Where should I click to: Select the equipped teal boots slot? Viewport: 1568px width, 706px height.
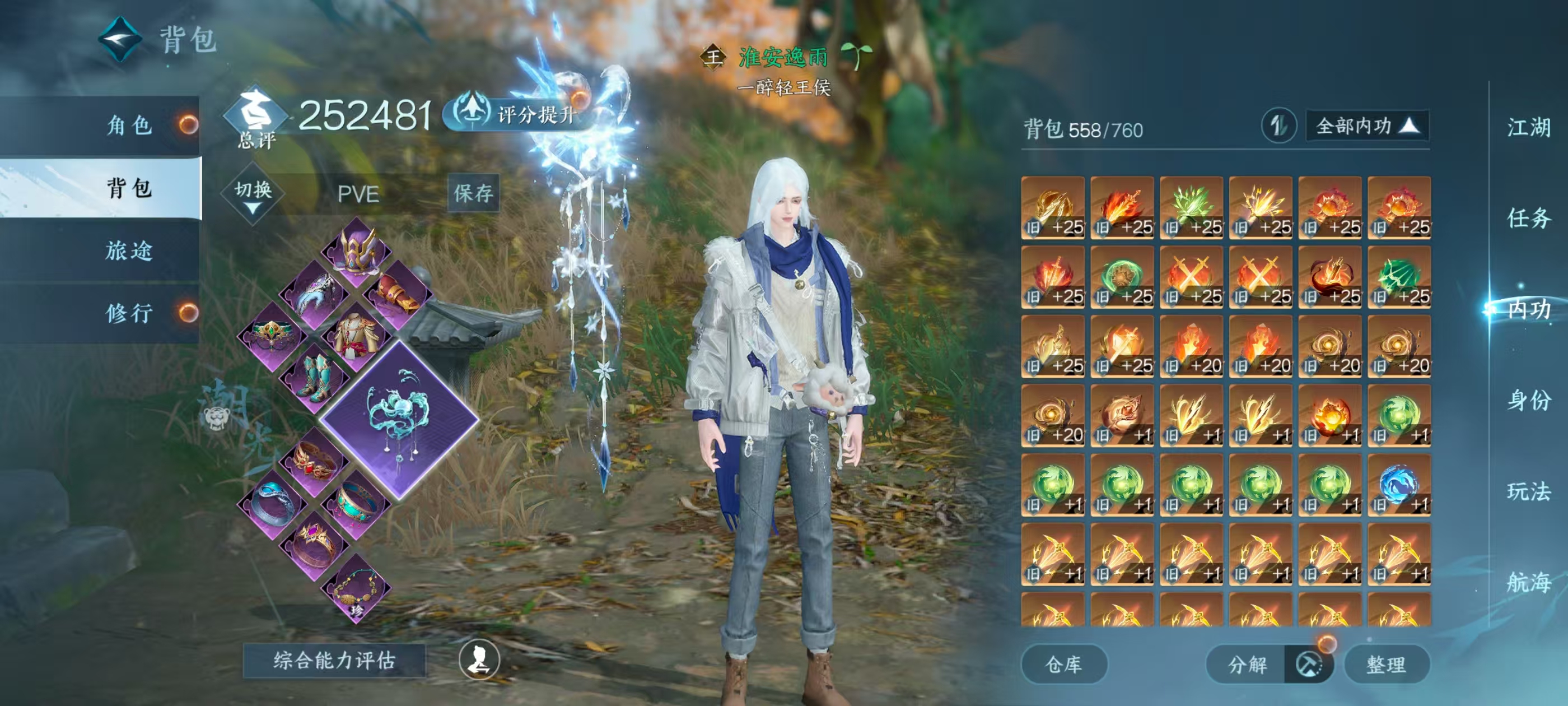315,377
